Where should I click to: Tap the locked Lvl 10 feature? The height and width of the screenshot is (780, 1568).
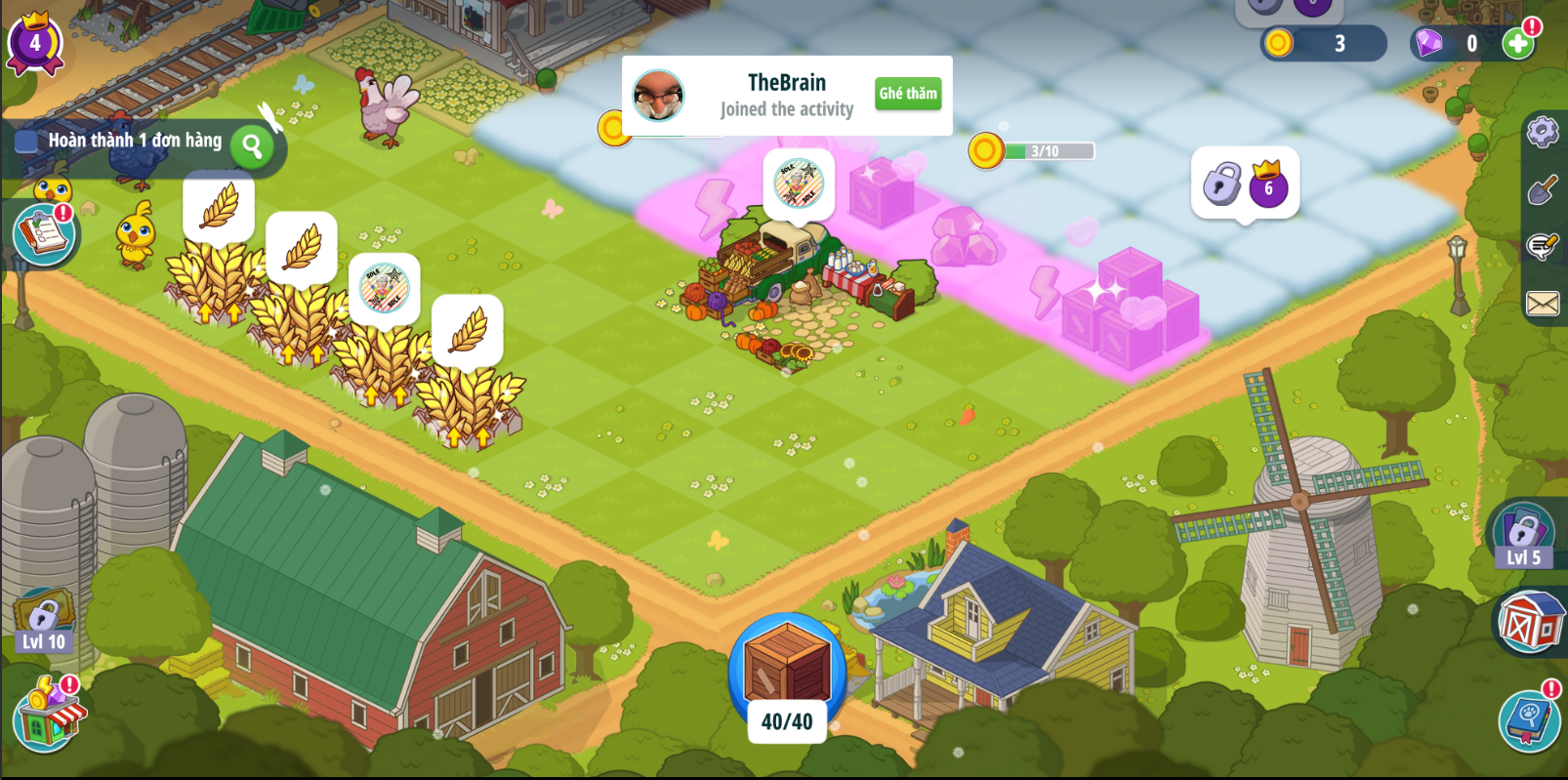tap(43, 623)
